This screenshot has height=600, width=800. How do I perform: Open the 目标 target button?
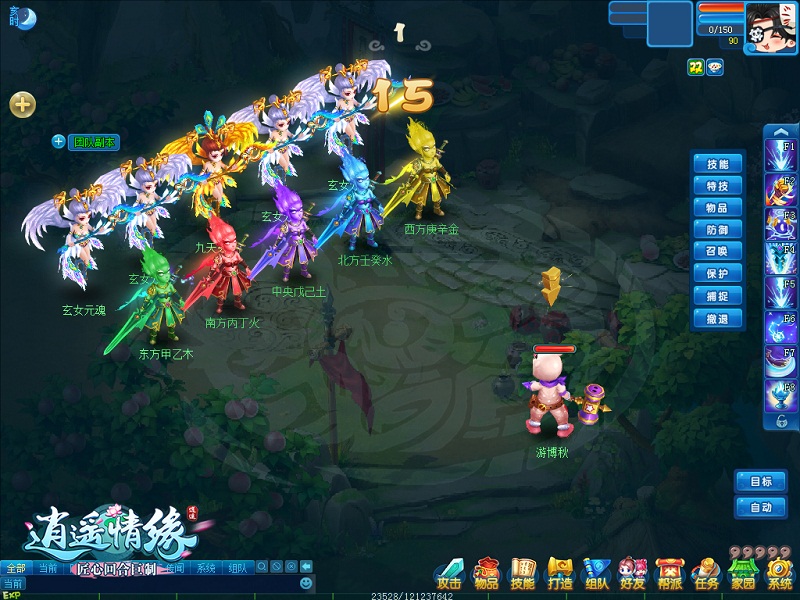pos(760,481)
